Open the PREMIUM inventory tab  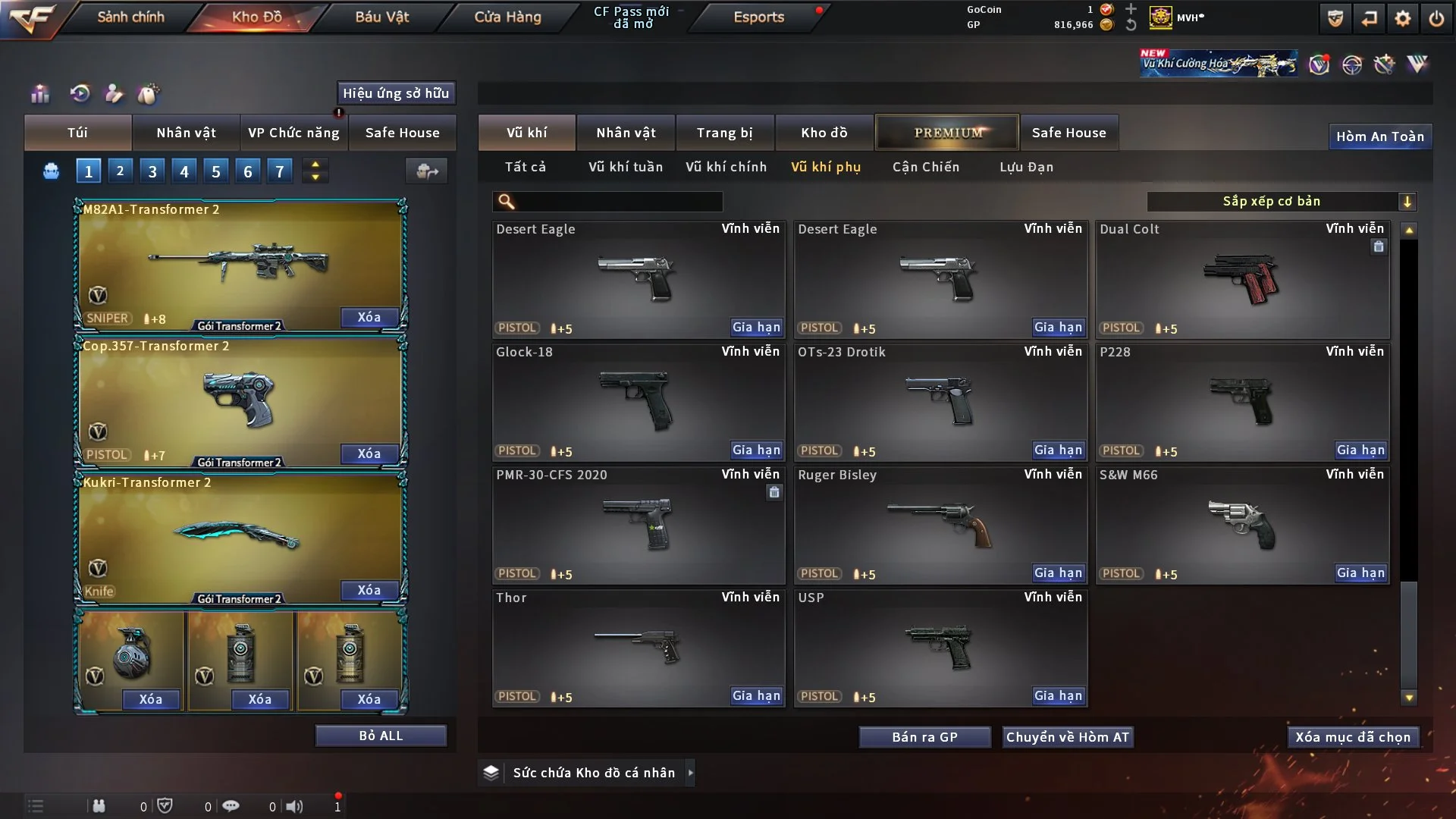tap(947, 133)
